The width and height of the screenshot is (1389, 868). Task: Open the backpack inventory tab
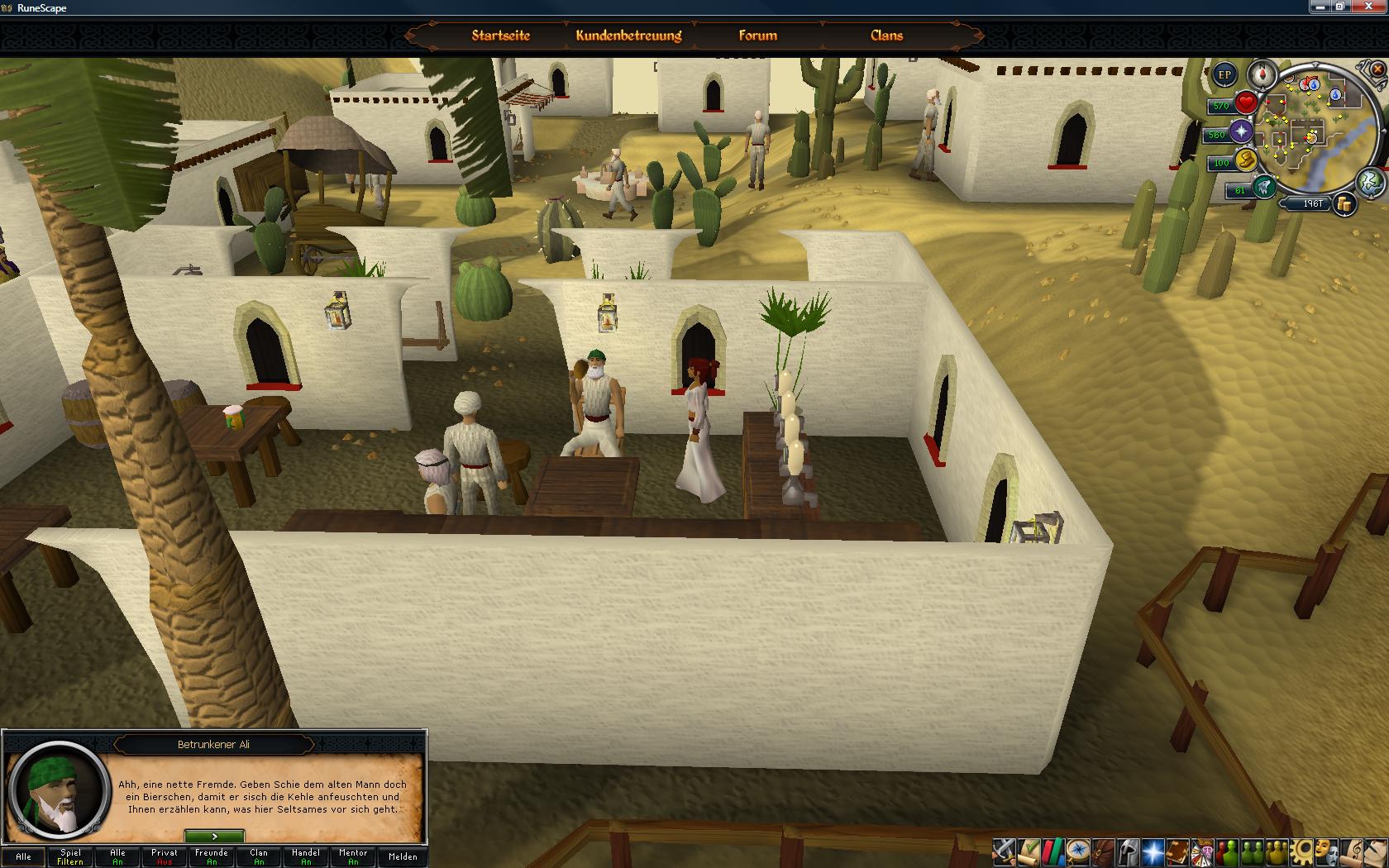coord(1102,851)
